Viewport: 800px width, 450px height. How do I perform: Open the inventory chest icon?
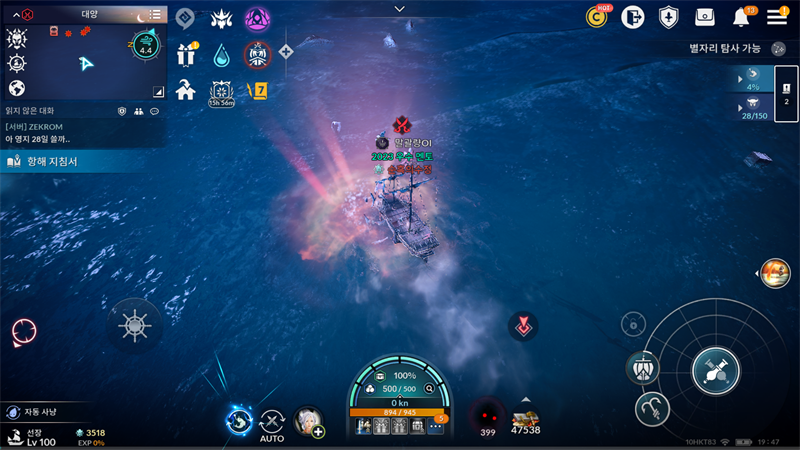click(x=705, y=17)
